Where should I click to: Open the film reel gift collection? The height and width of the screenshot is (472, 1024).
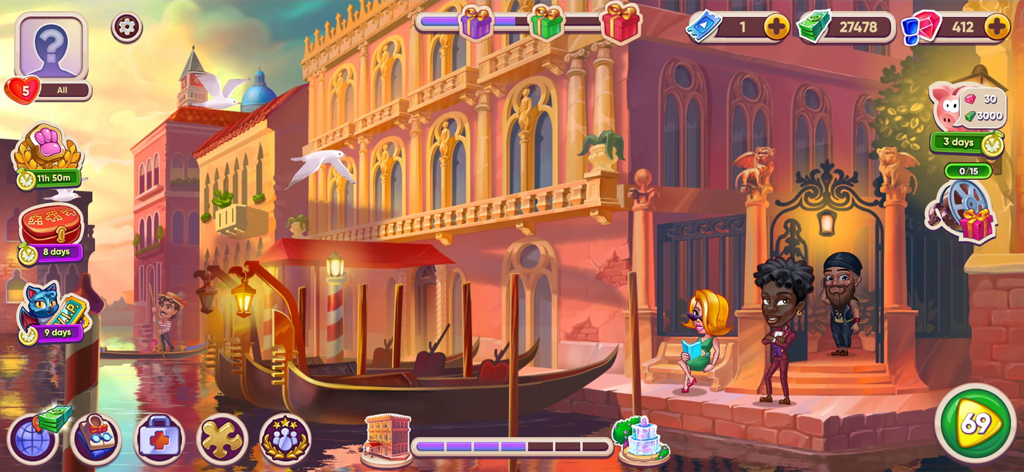963,208
